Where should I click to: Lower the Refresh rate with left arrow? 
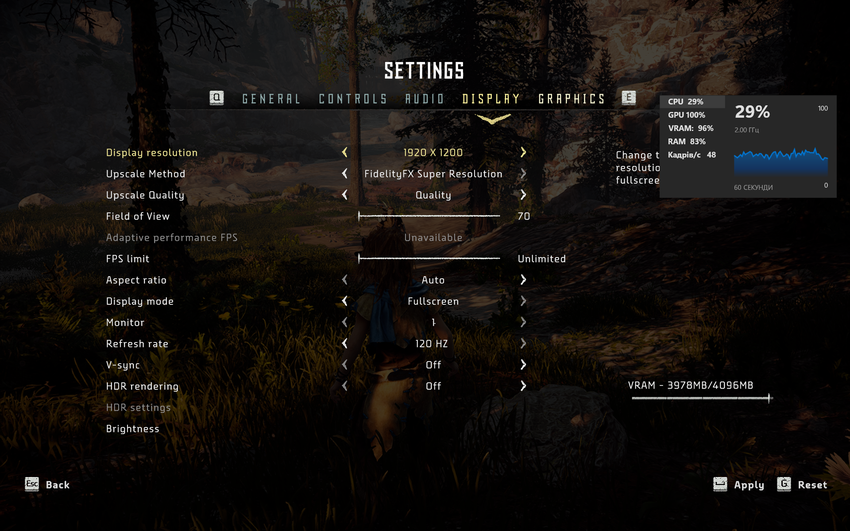pyautogui.click(x=345, y=344)
